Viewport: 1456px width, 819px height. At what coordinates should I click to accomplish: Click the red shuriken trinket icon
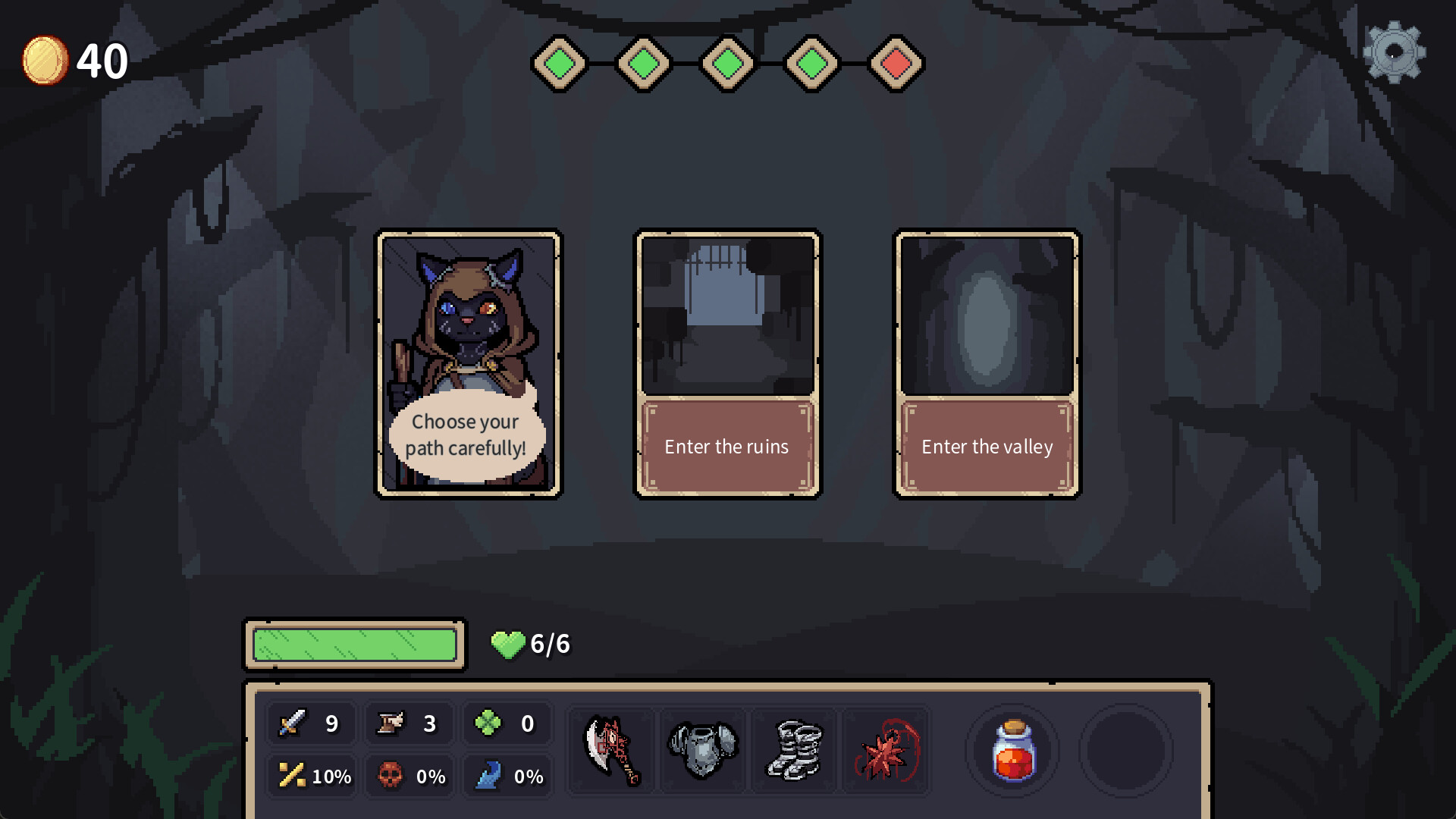coord(885,751)
